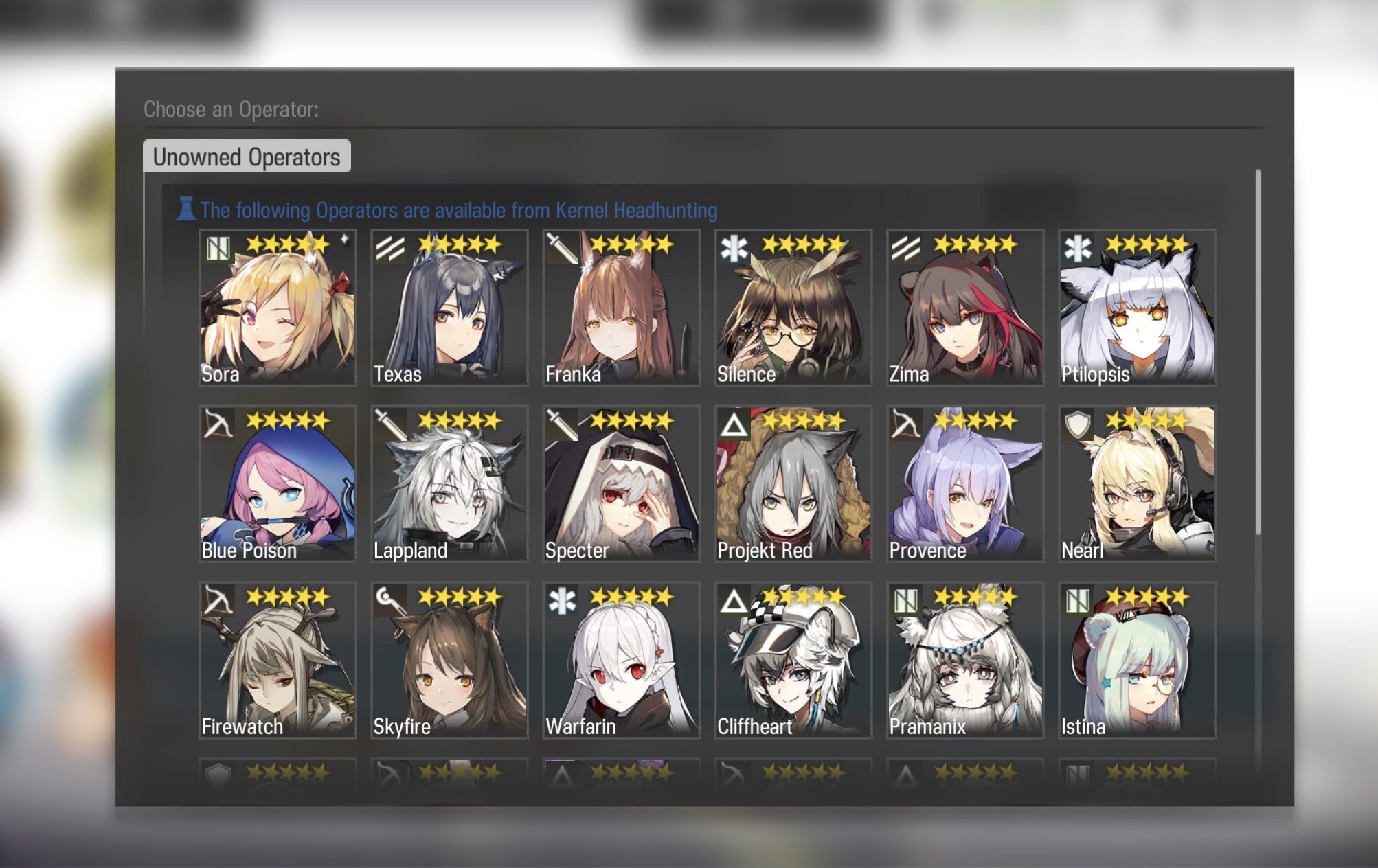Pick Pramanix from the list
This screenshot has width=1378, height=868.
(965, 661)
